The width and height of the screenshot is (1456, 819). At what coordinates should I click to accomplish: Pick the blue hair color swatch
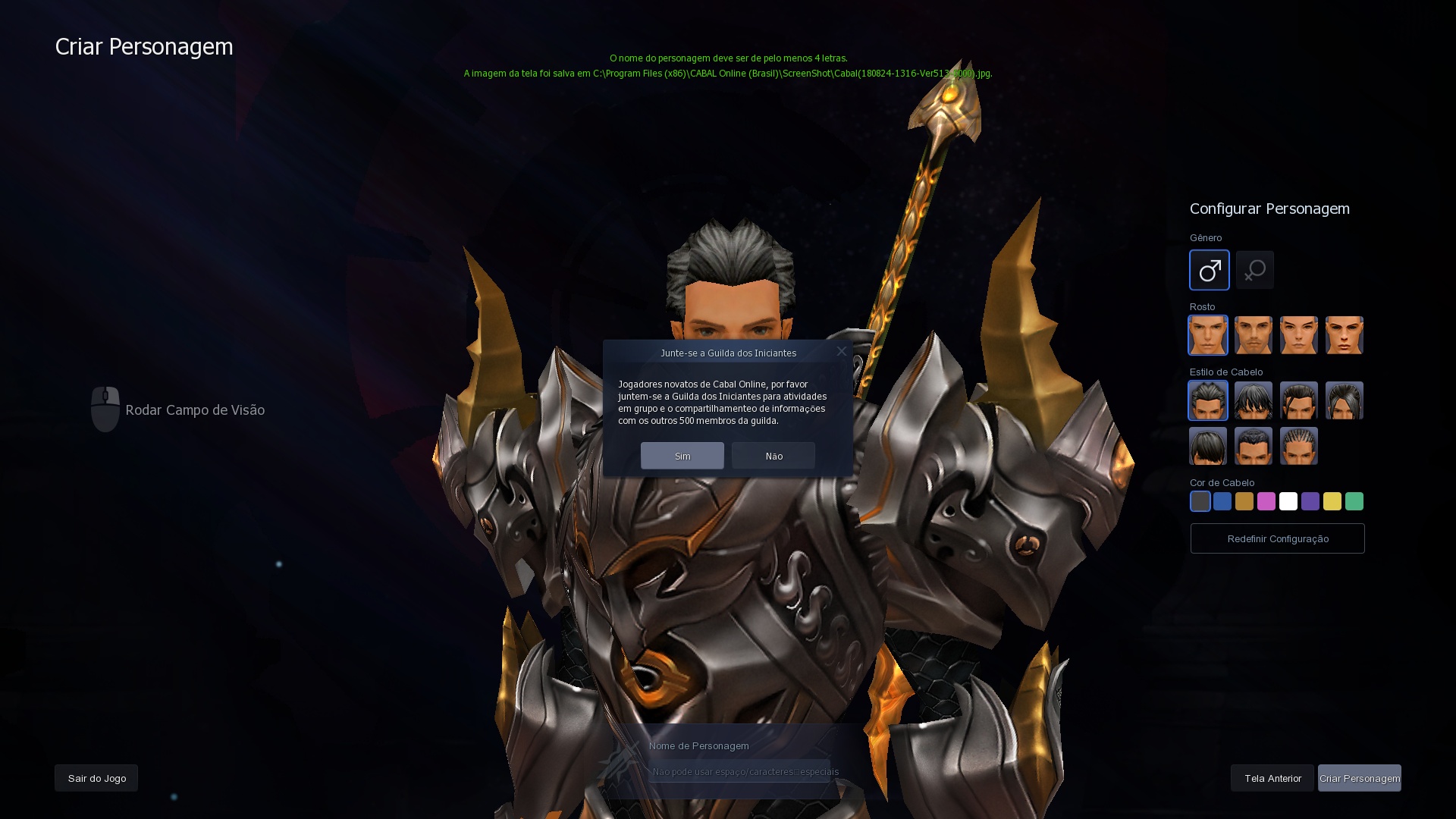coord(1222,501)
